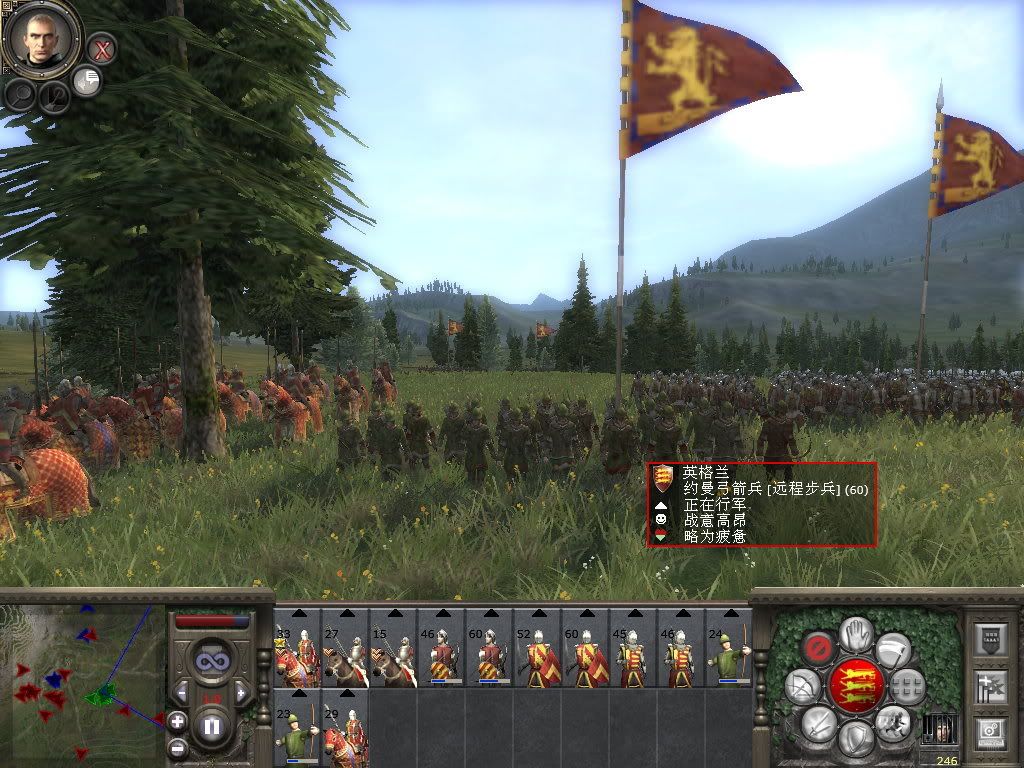Activate the fire-at-will bow icon

pos(802,685)
